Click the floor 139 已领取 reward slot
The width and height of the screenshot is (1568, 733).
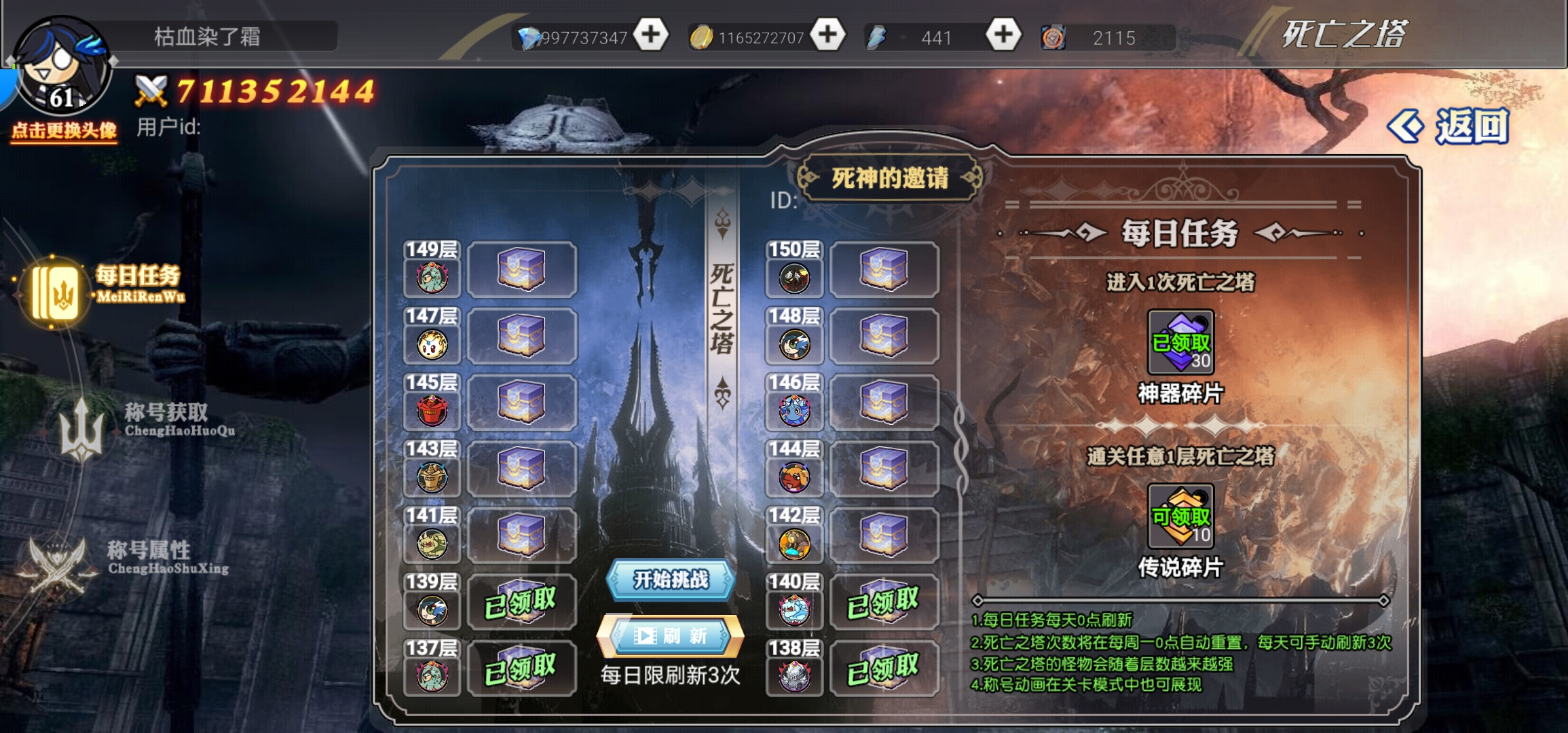pyautogui.click(x=521, y=602)
